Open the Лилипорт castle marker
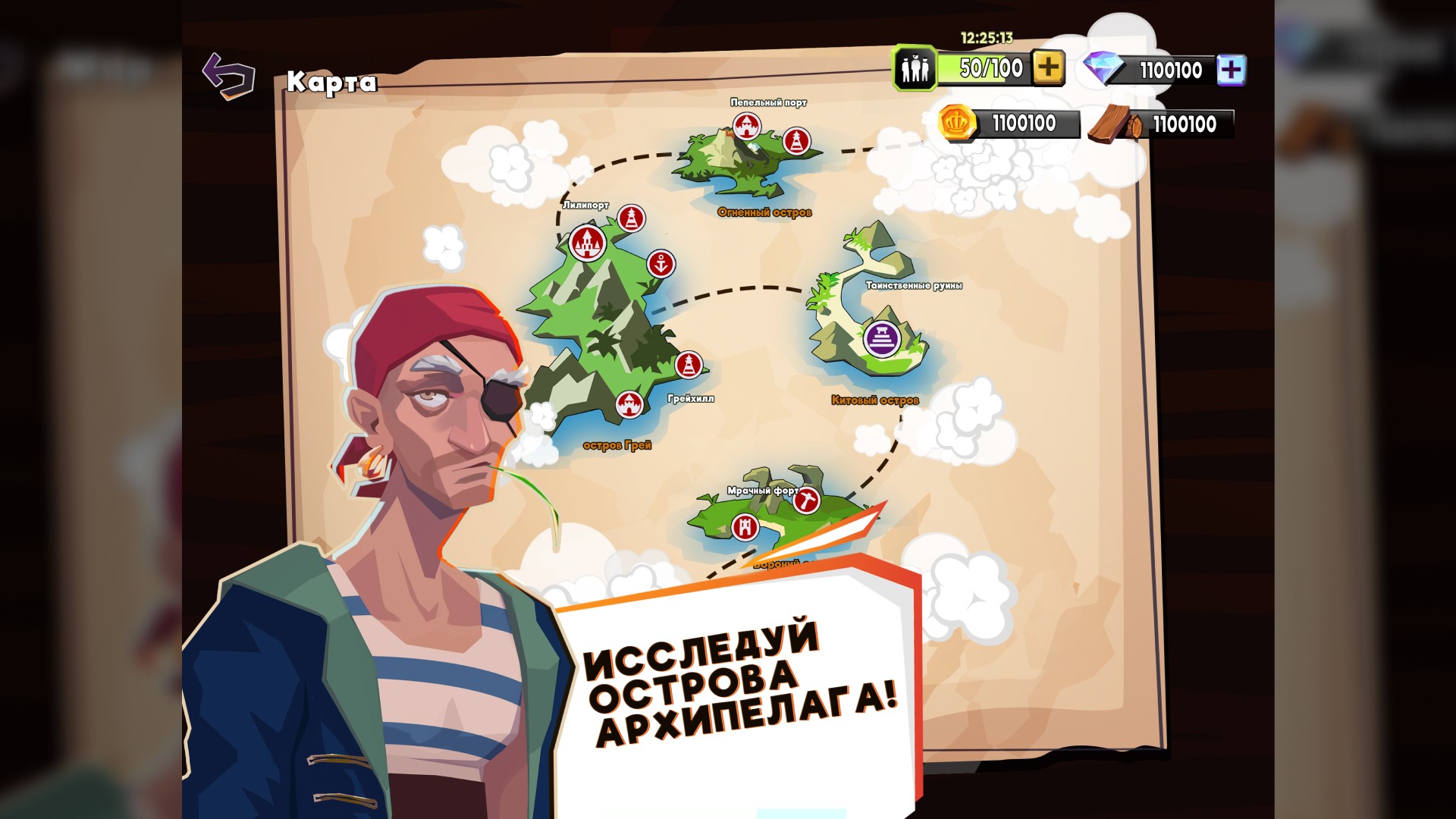 click(x=586, y=243)
